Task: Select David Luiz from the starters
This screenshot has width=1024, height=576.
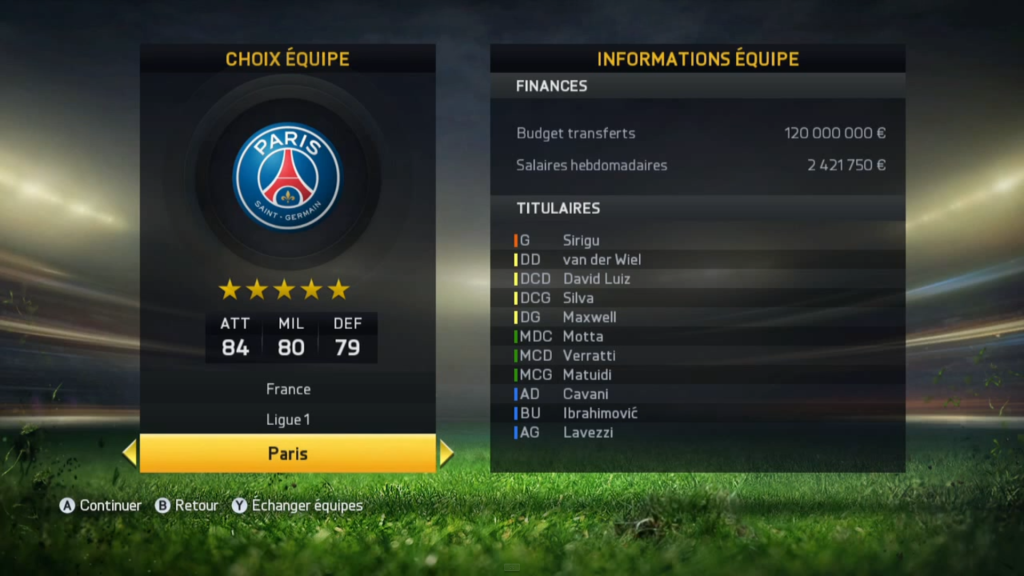Action: (596, 279)
